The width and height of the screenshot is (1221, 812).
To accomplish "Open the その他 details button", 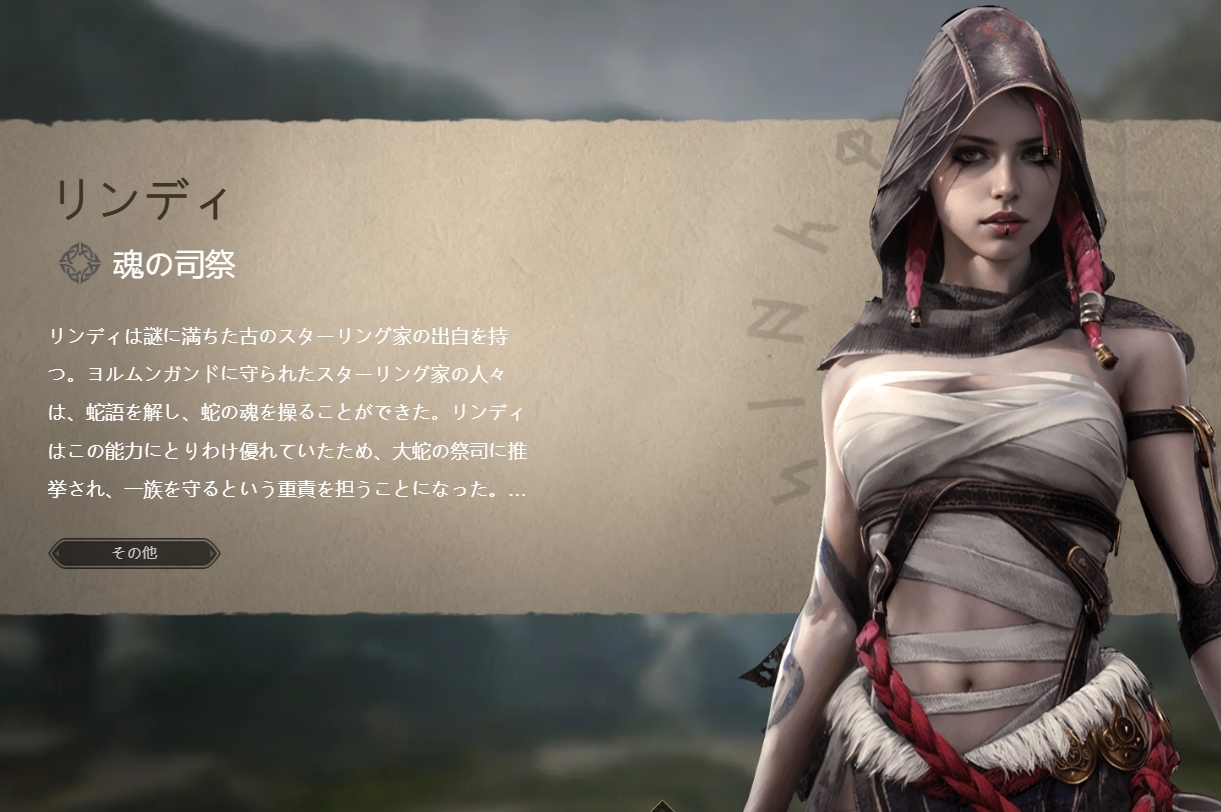I will [x=134, y=553].
